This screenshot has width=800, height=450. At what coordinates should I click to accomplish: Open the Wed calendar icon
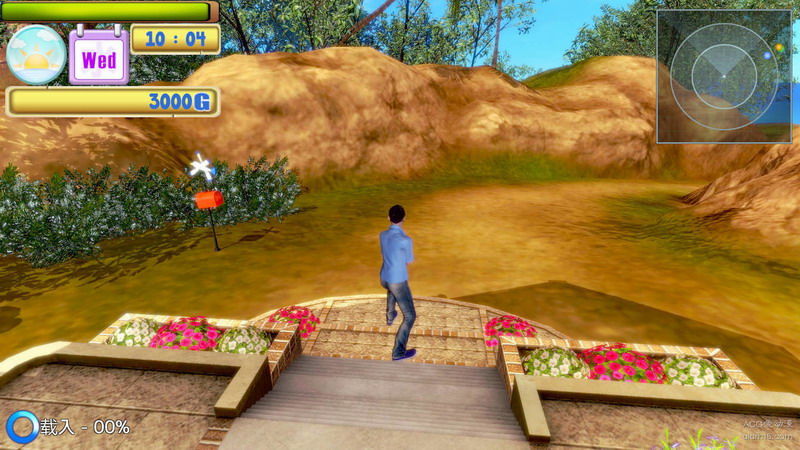tap(98, 57)
